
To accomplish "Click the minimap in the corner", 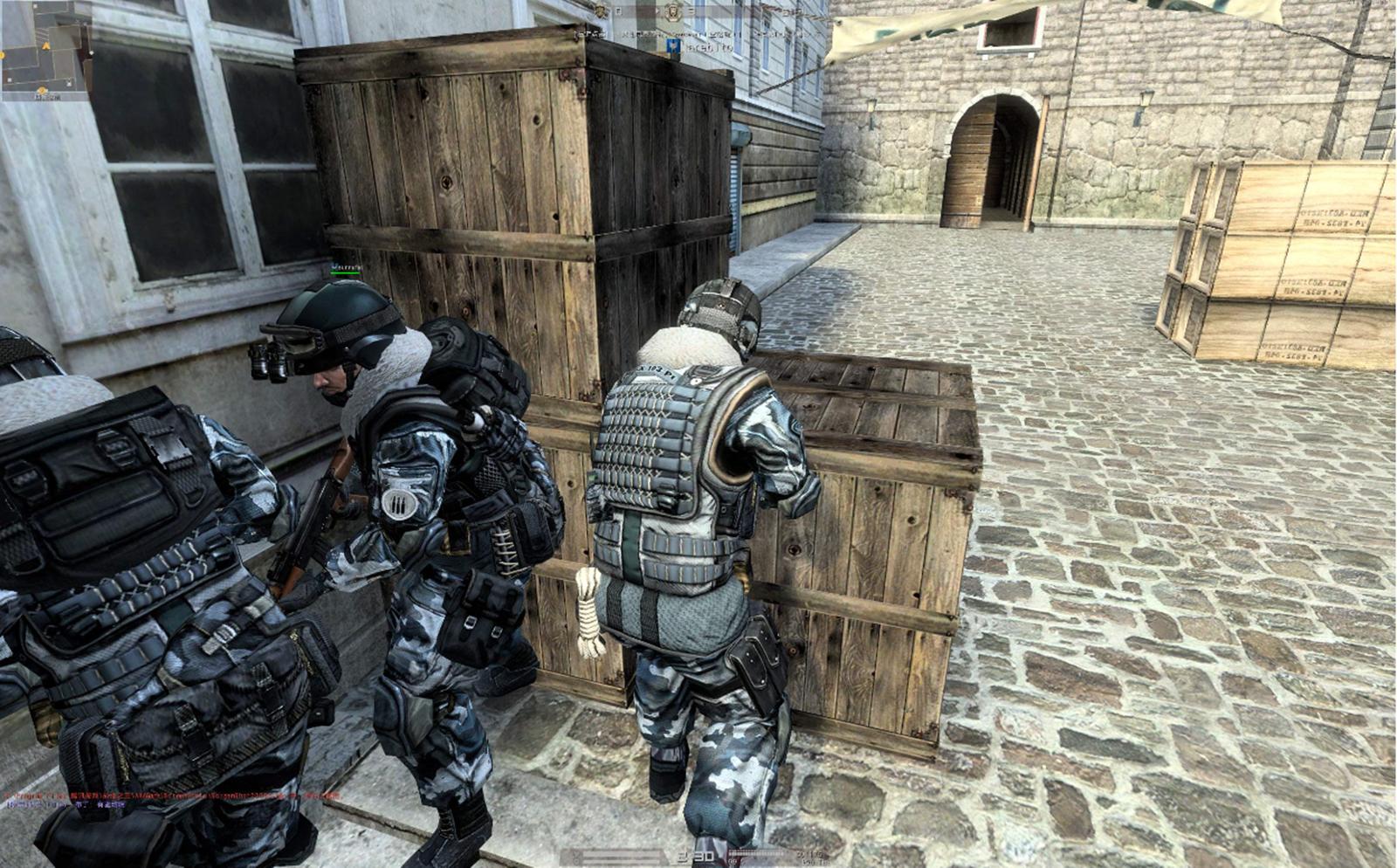I will point(46,50).
